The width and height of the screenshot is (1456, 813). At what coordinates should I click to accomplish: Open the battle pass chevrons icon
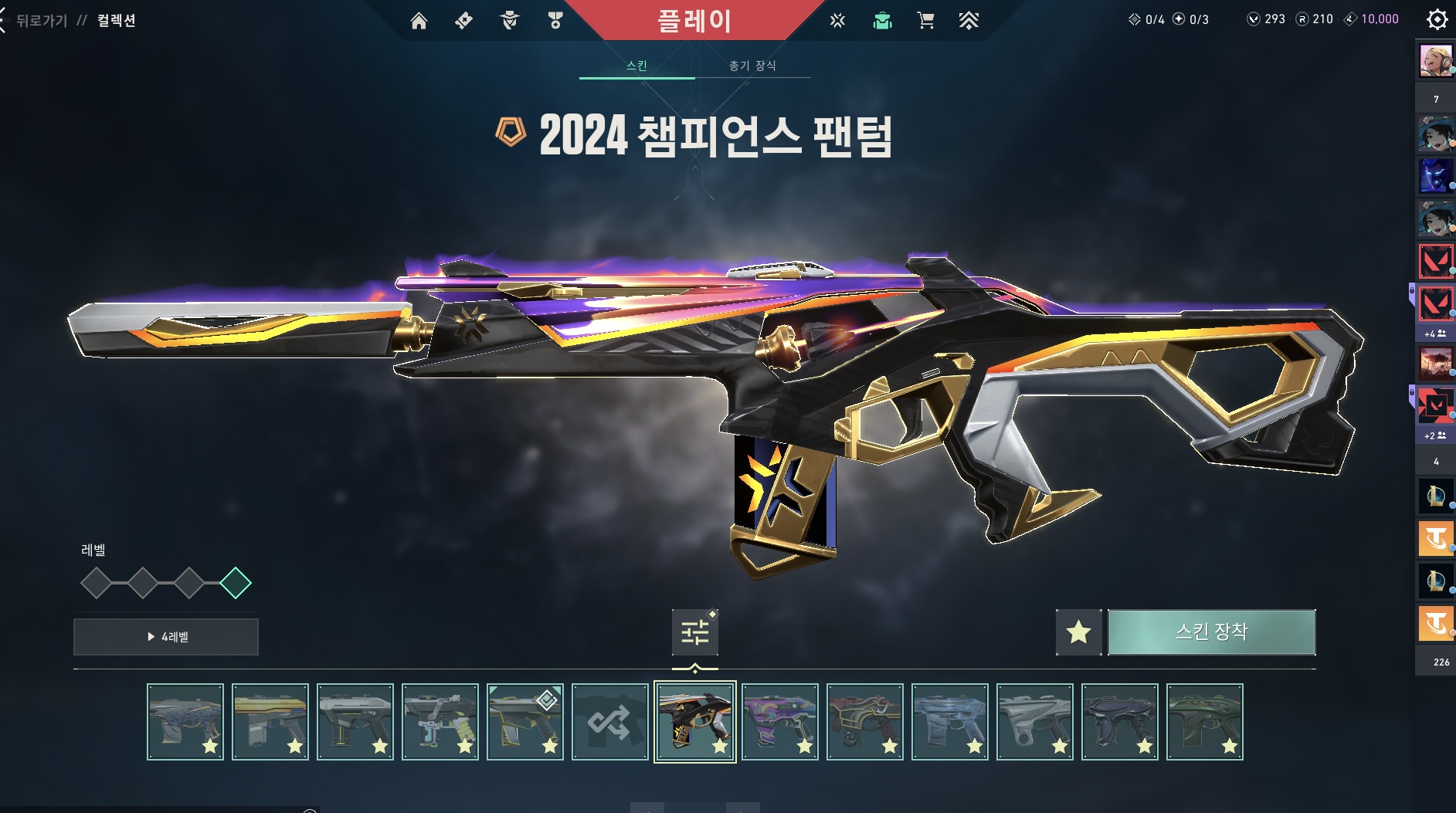(969, 21)
